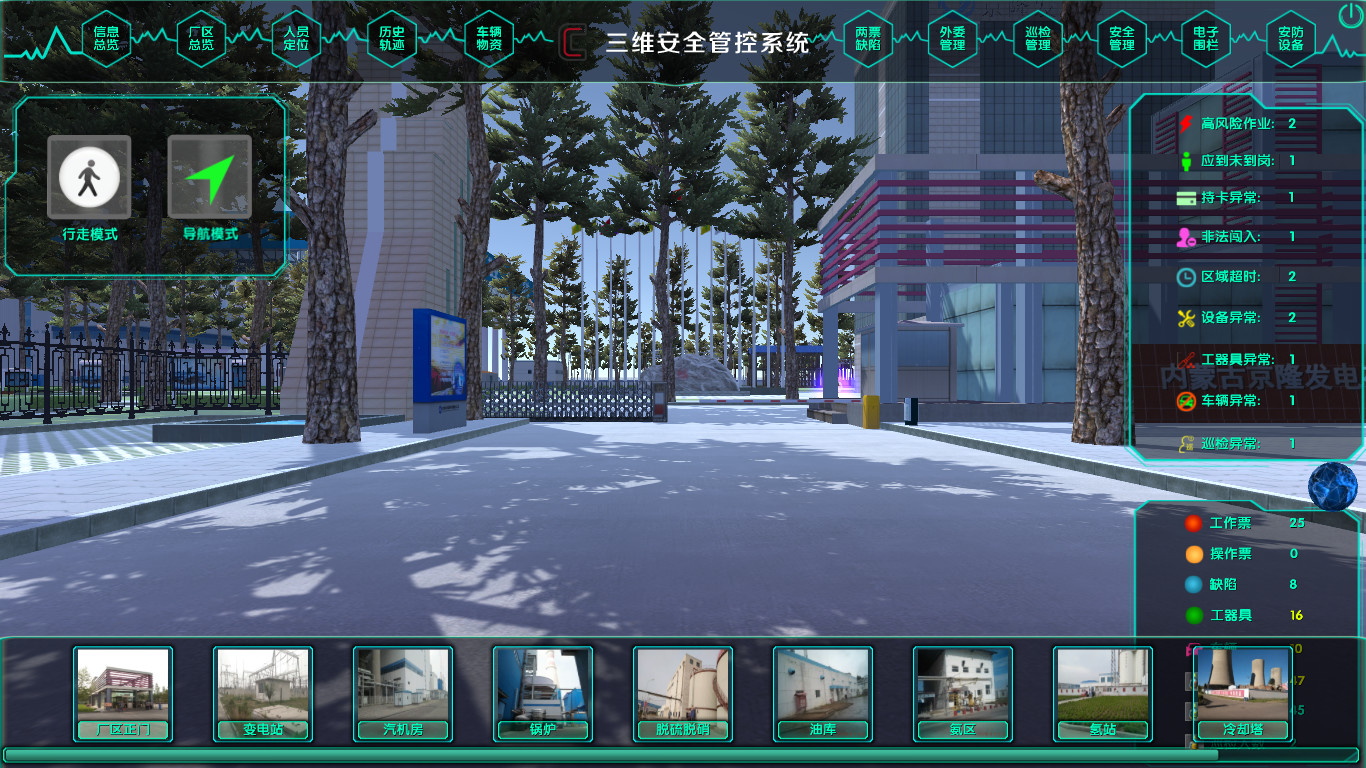Image resolution: width=1366 pixels, height=768 pixels.
Task: Select the 外委管理 menu
Action: pos(952,38)
